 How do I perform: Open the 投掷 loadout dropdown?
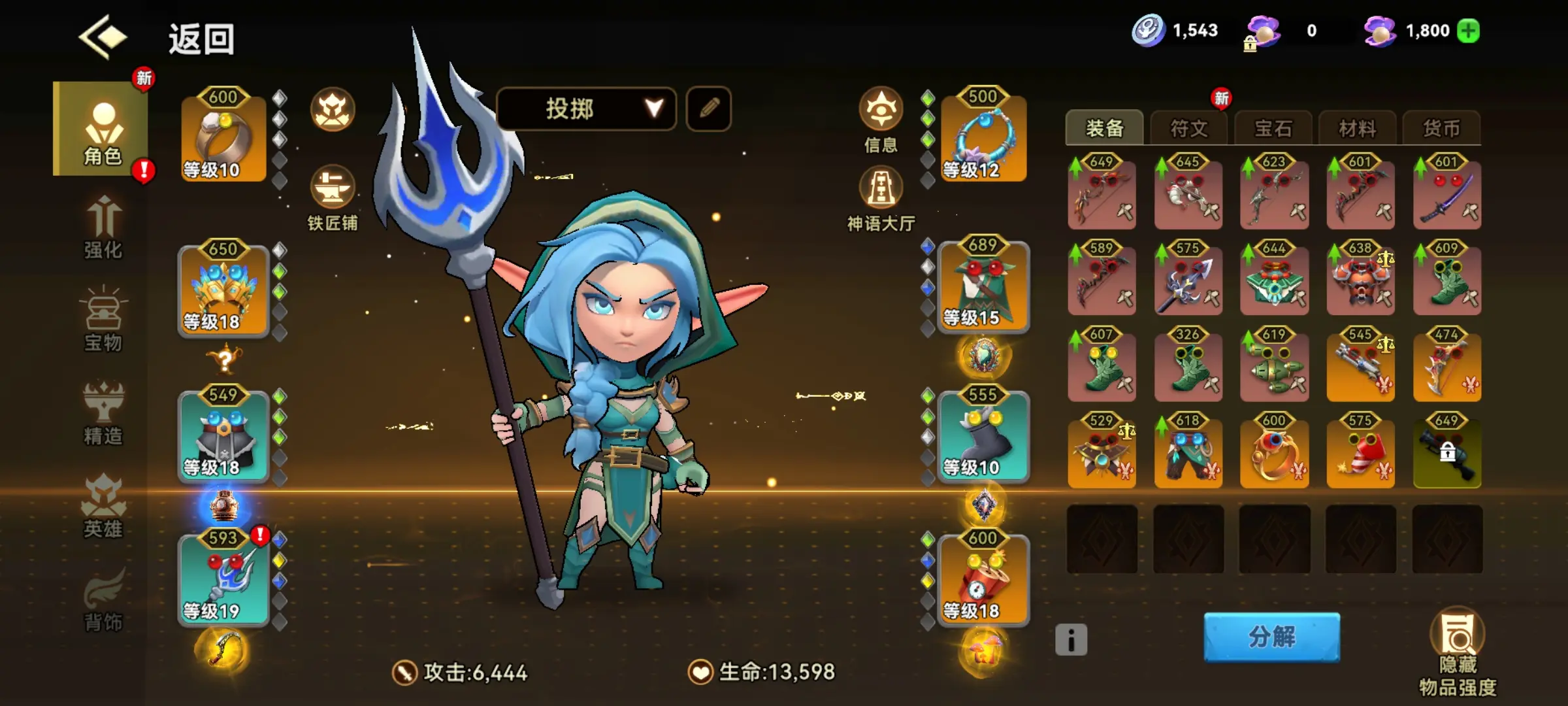(x=586, y=108)
